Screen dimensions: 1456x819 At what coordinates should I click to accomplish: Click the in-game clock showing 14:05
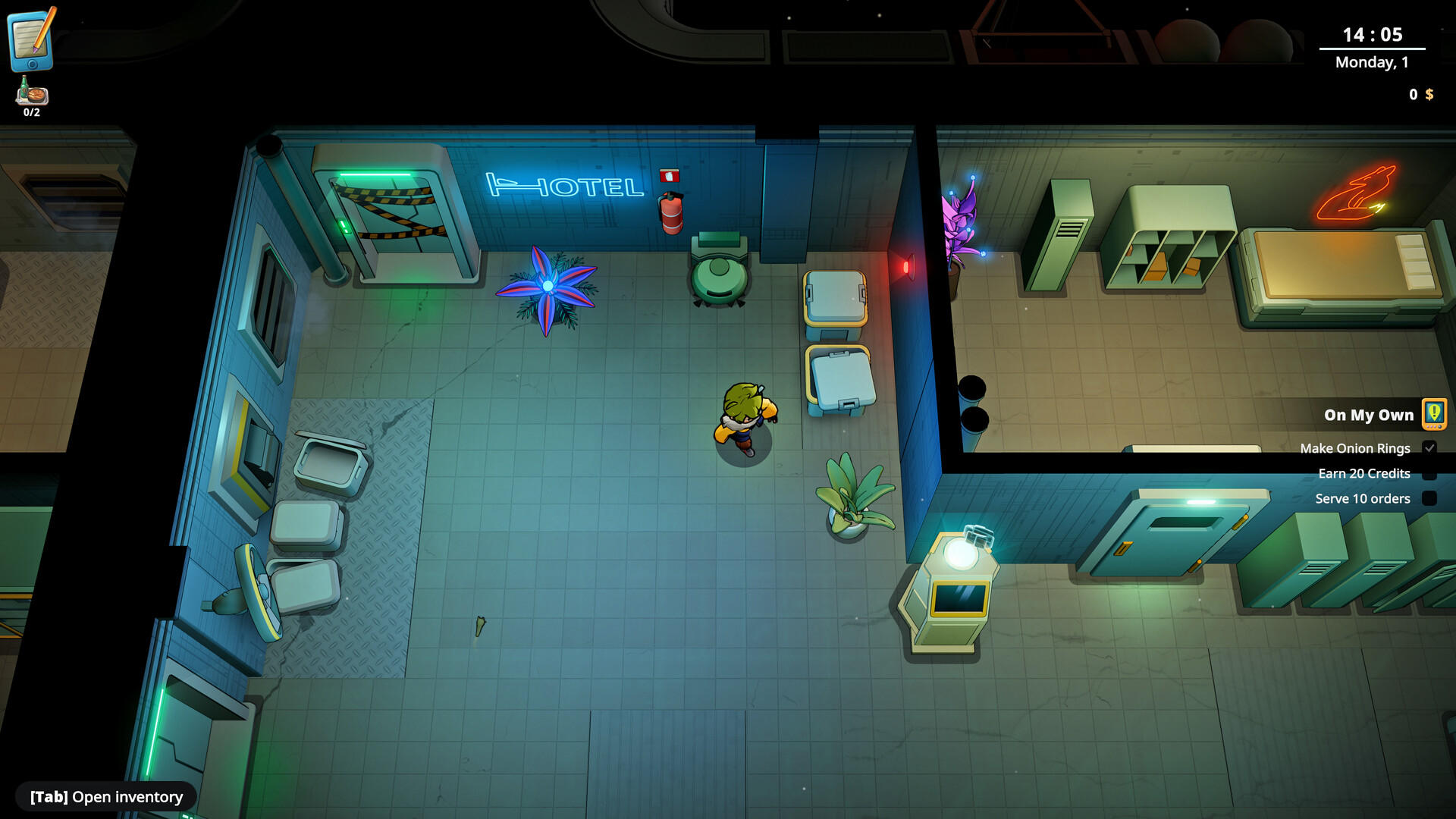pos(1371,33)
